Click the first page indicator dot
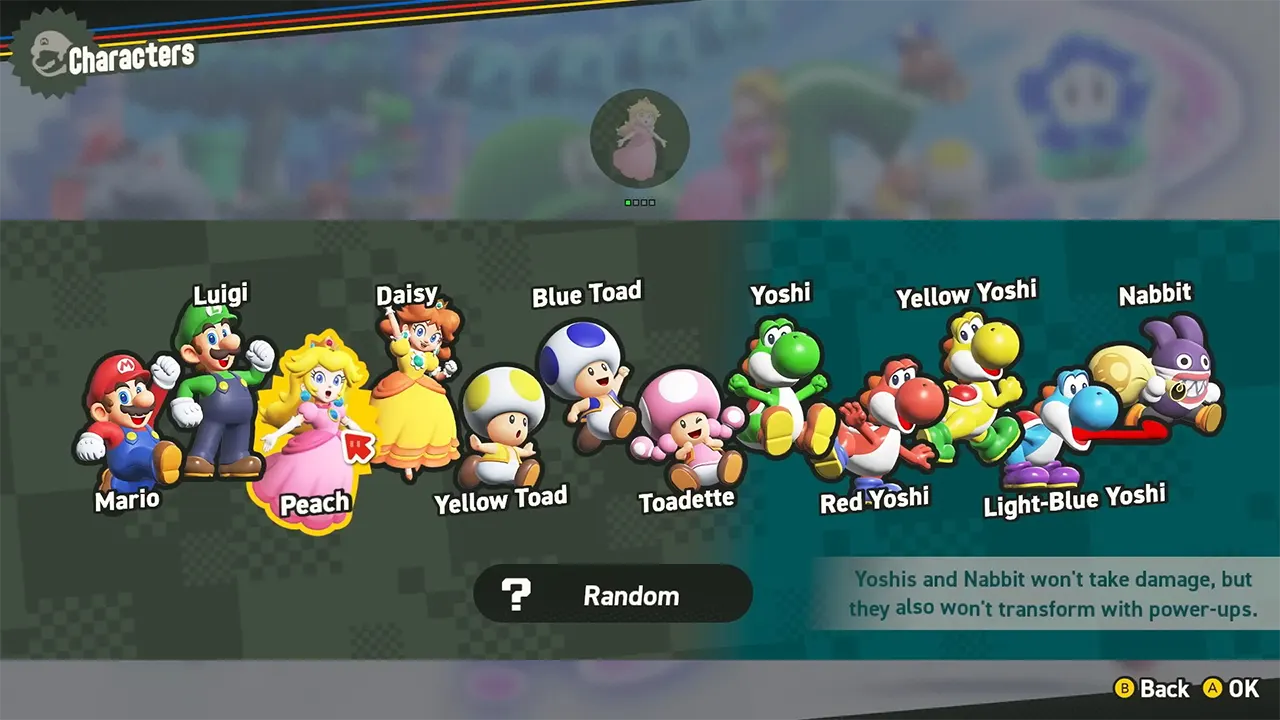The width and height of the screenshot is (1280, 720). click(x=628, y=202)
